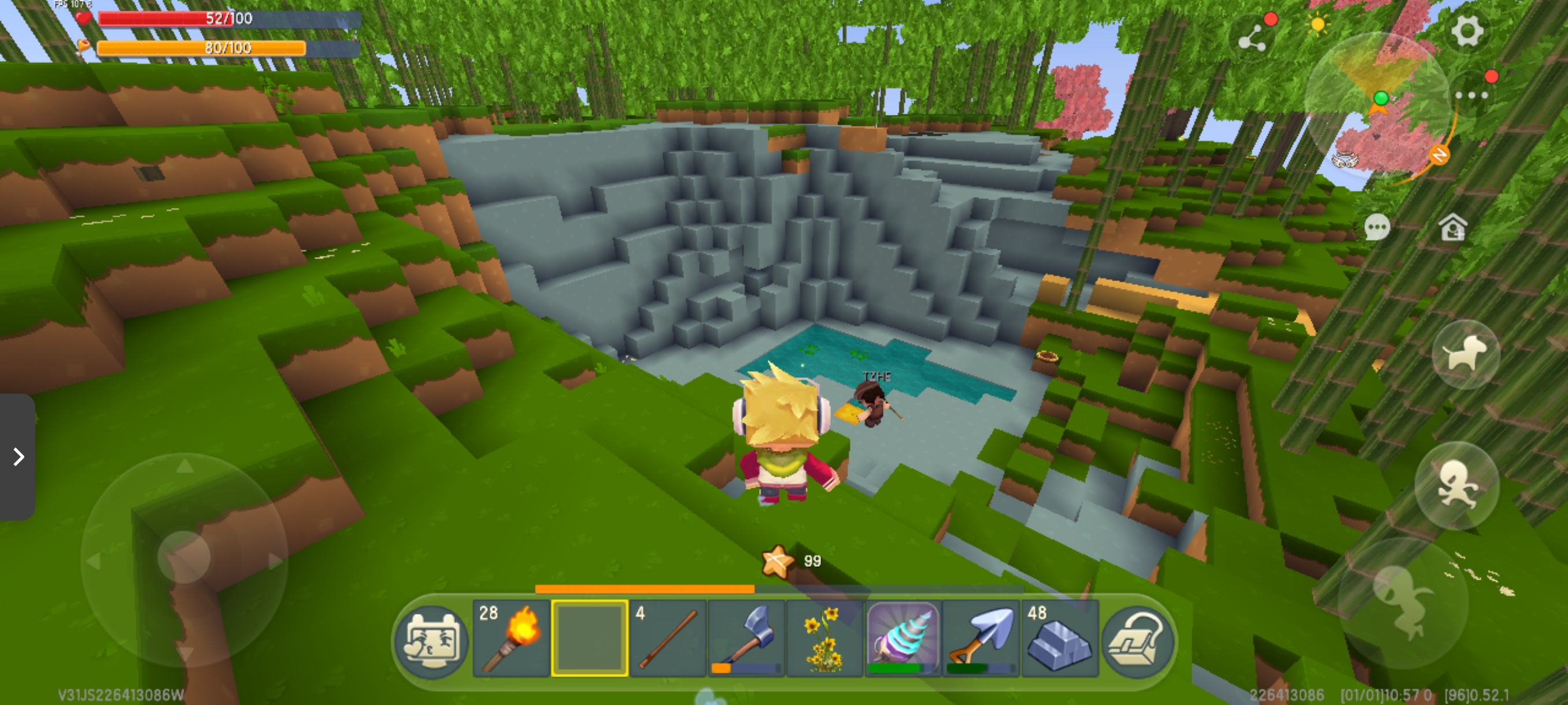Select the torch hotbar slot
Image resolution: width=1568 pixels, height=705 pixels.
tap(511, 639)
